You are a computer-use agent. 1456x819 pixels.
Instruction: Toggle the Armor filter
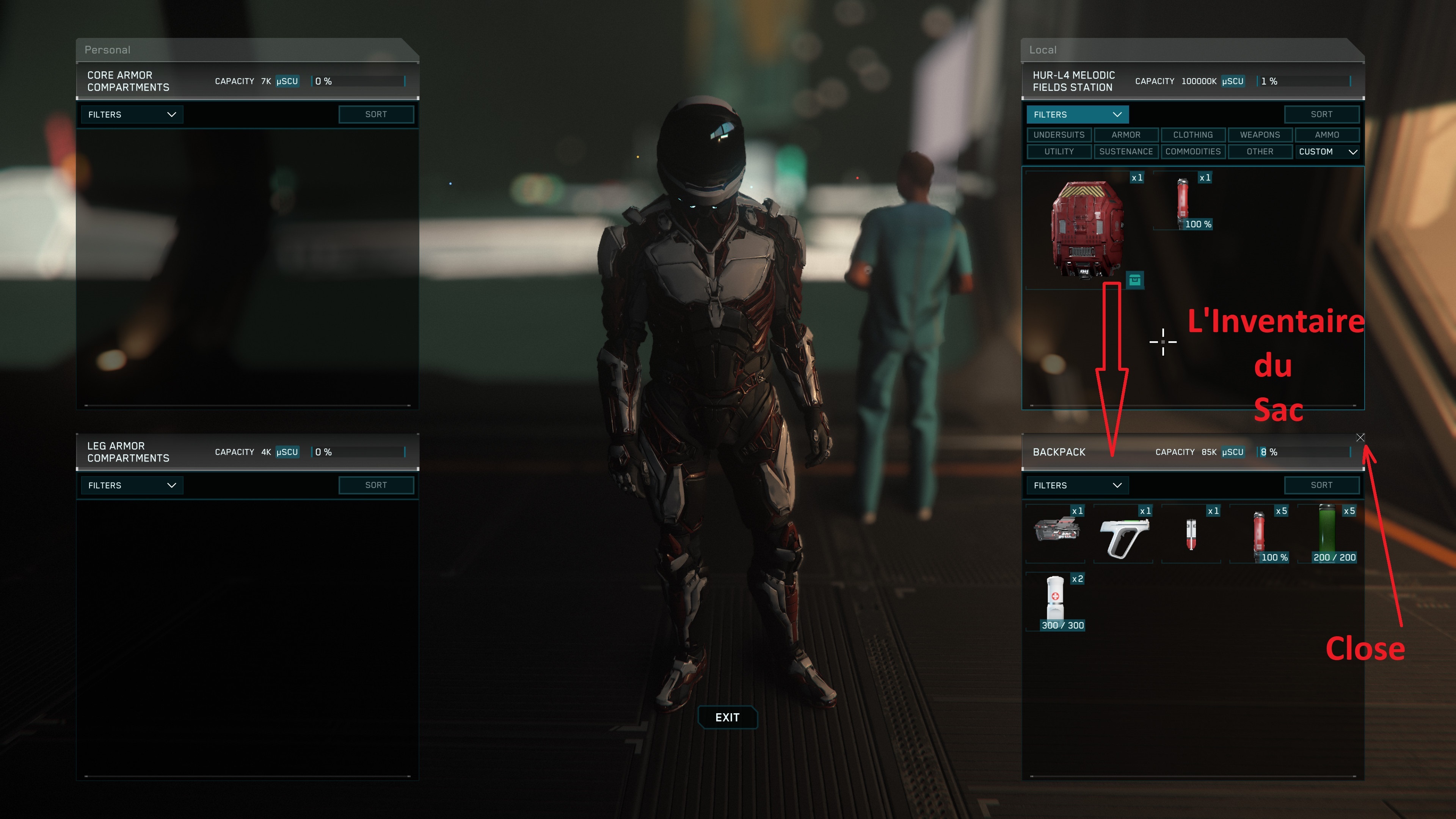click(1125, 135)
